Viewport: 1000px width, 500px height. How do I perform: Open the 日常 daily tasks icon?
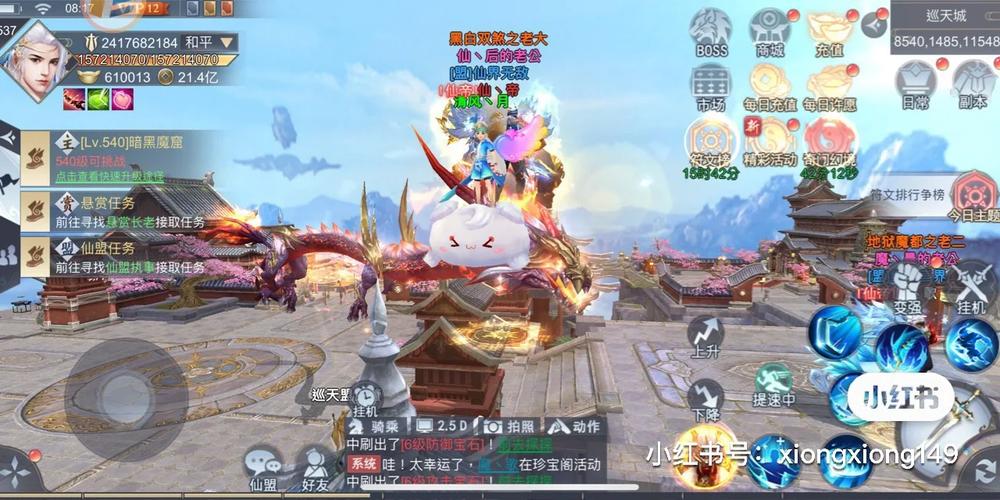point(915,82)
